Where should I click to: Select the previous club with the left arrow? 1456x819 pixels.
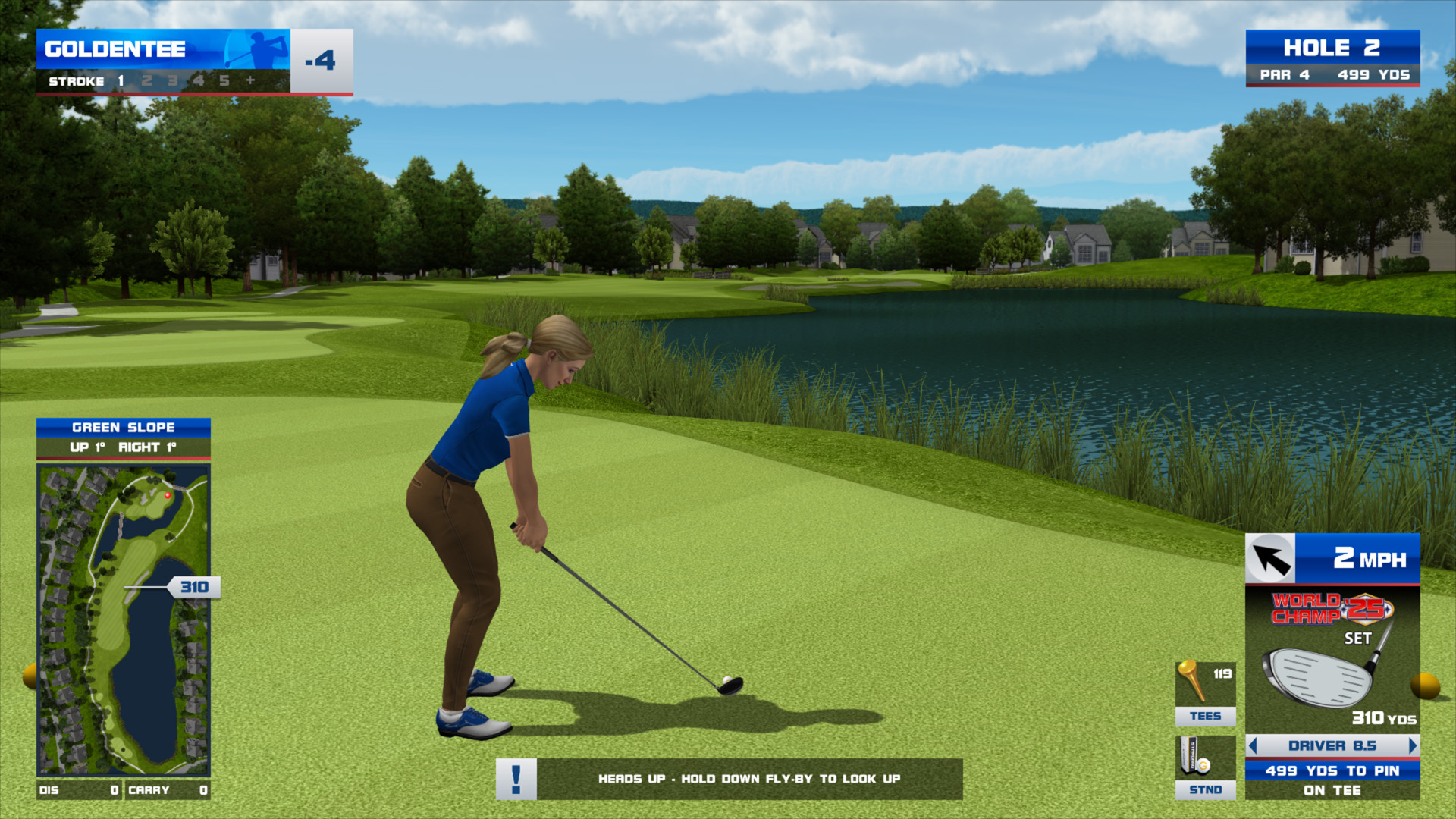click(1253, 745)
